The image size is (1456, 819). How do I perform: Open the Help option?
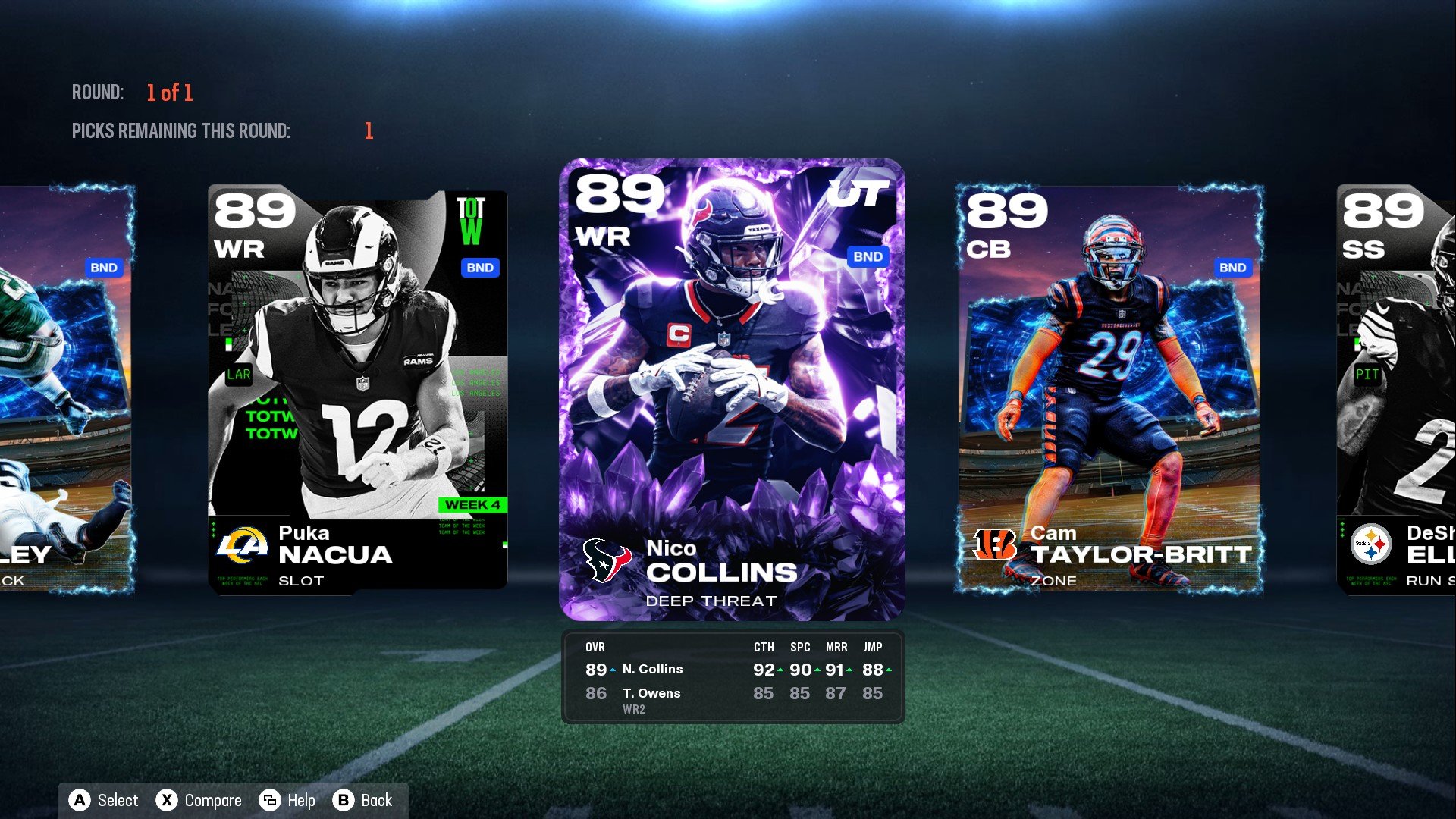click(x=287, y=800)
